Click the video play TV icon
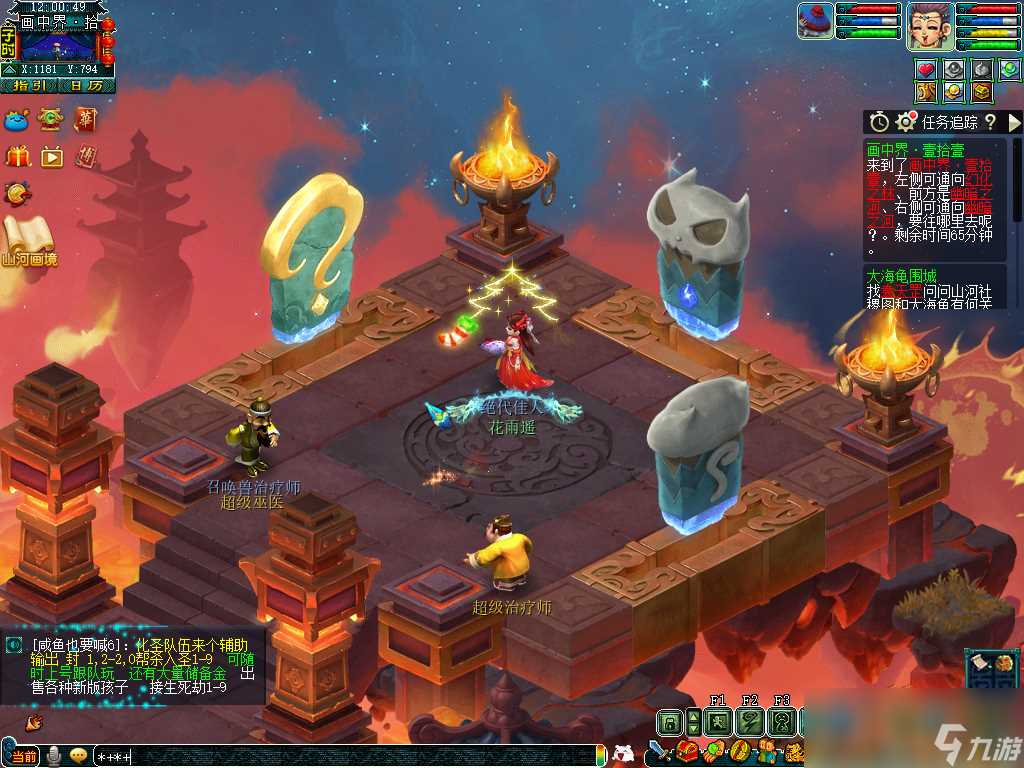1024x768 pixels. tap(52, 156)
